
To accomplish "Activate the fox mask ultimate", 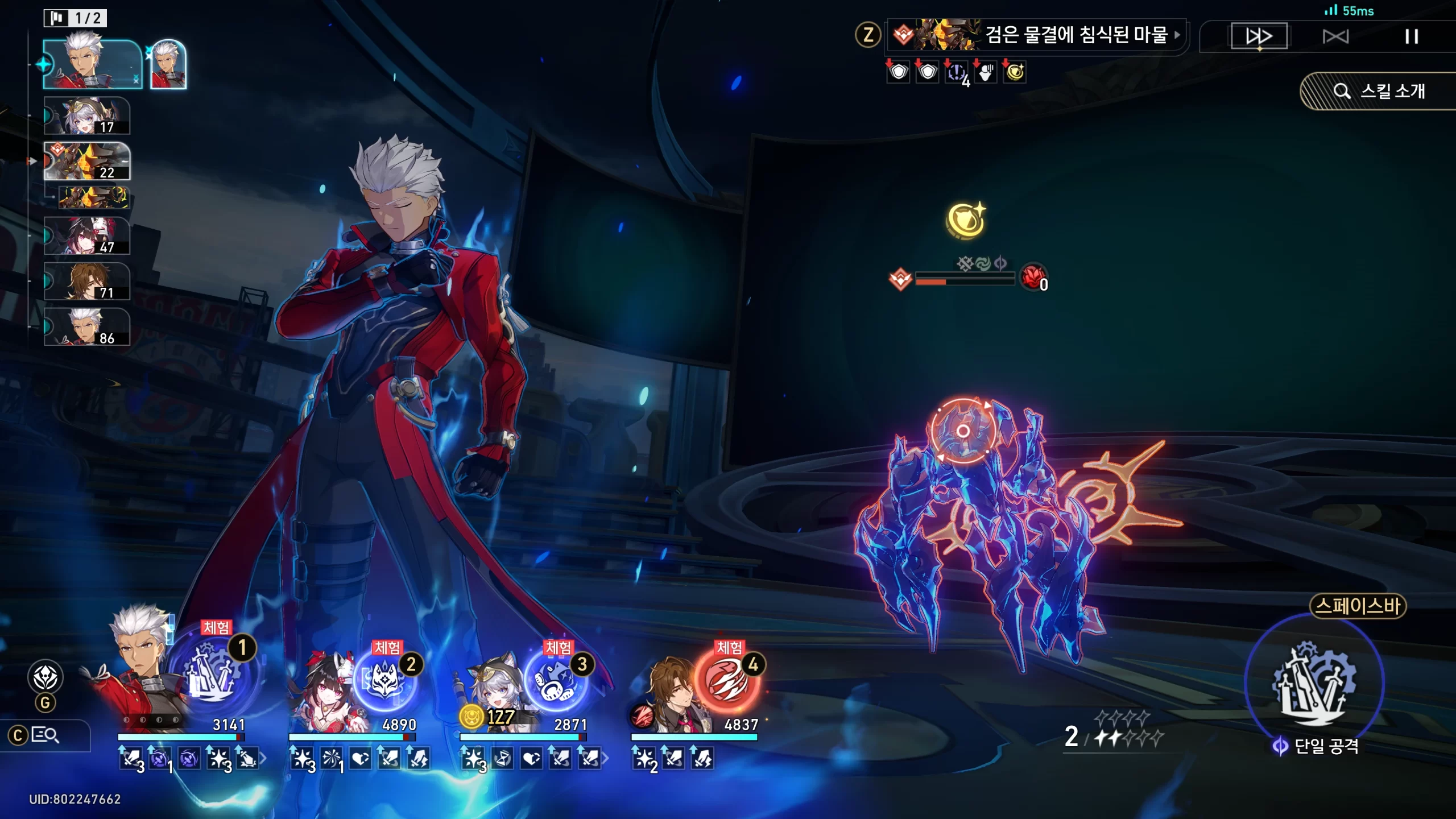I will tap(385, 681).
